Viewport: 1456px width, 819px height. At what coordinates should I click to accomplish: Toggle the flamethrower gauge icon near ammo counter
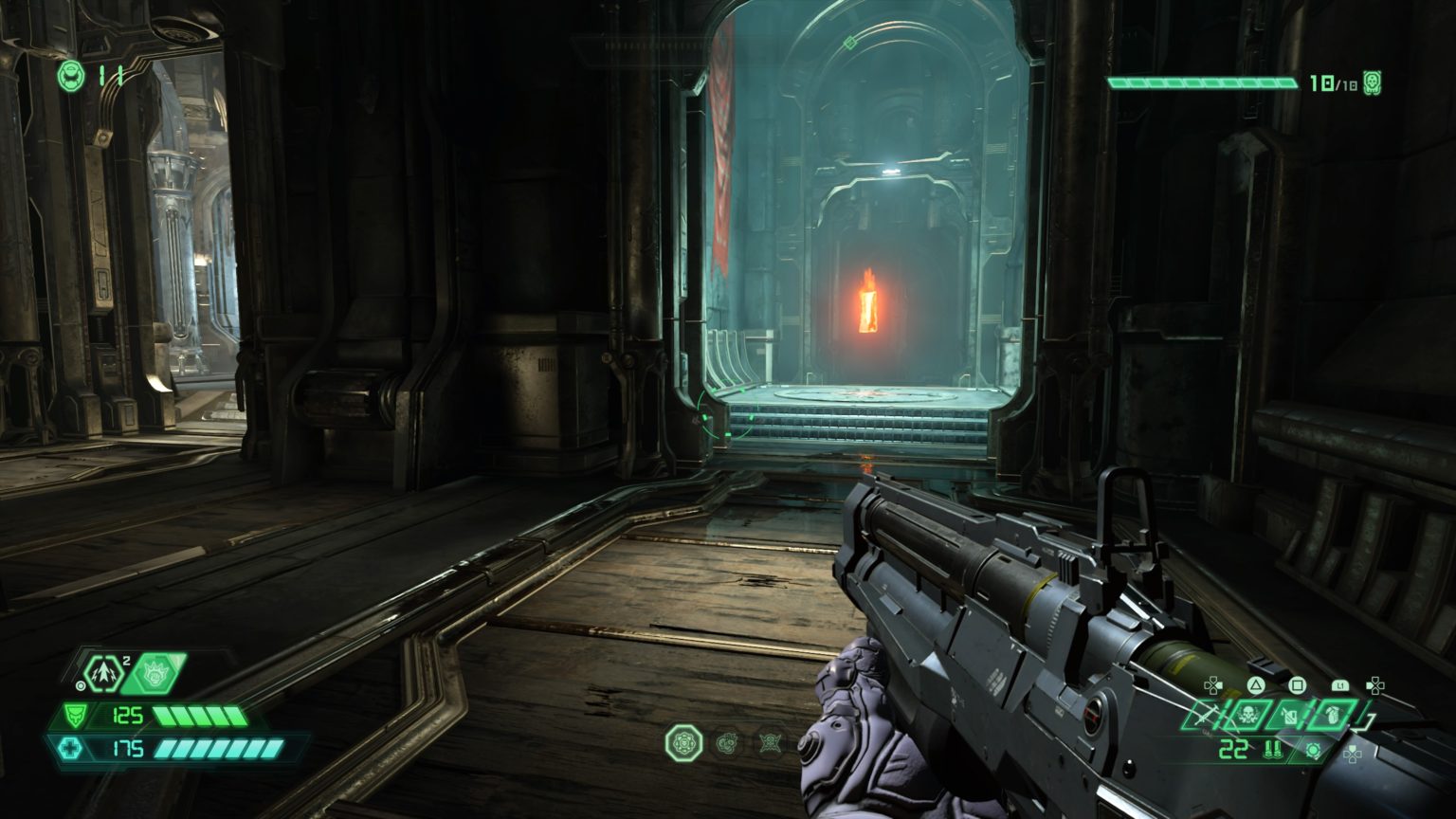tap(1313, 751)
